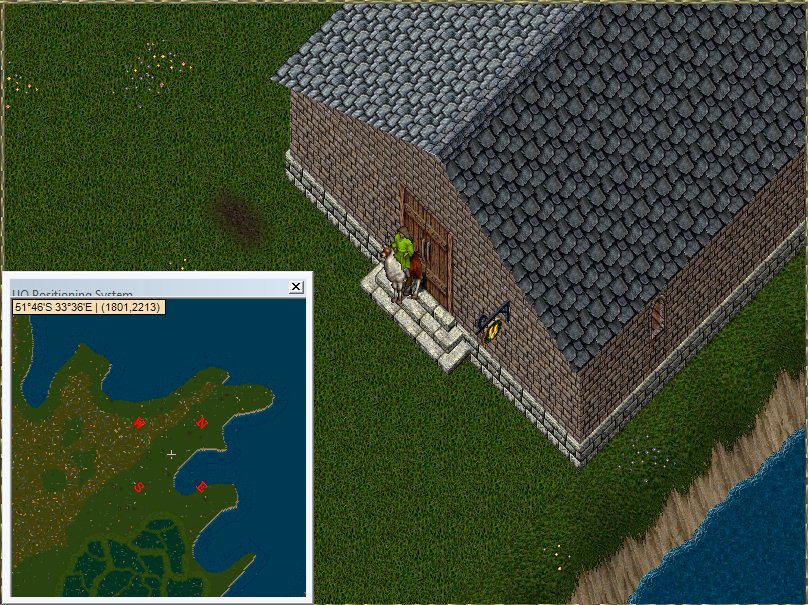Click the red E compass marker on the map
This screenshot has width=808, height=605.
pos(202,487)
